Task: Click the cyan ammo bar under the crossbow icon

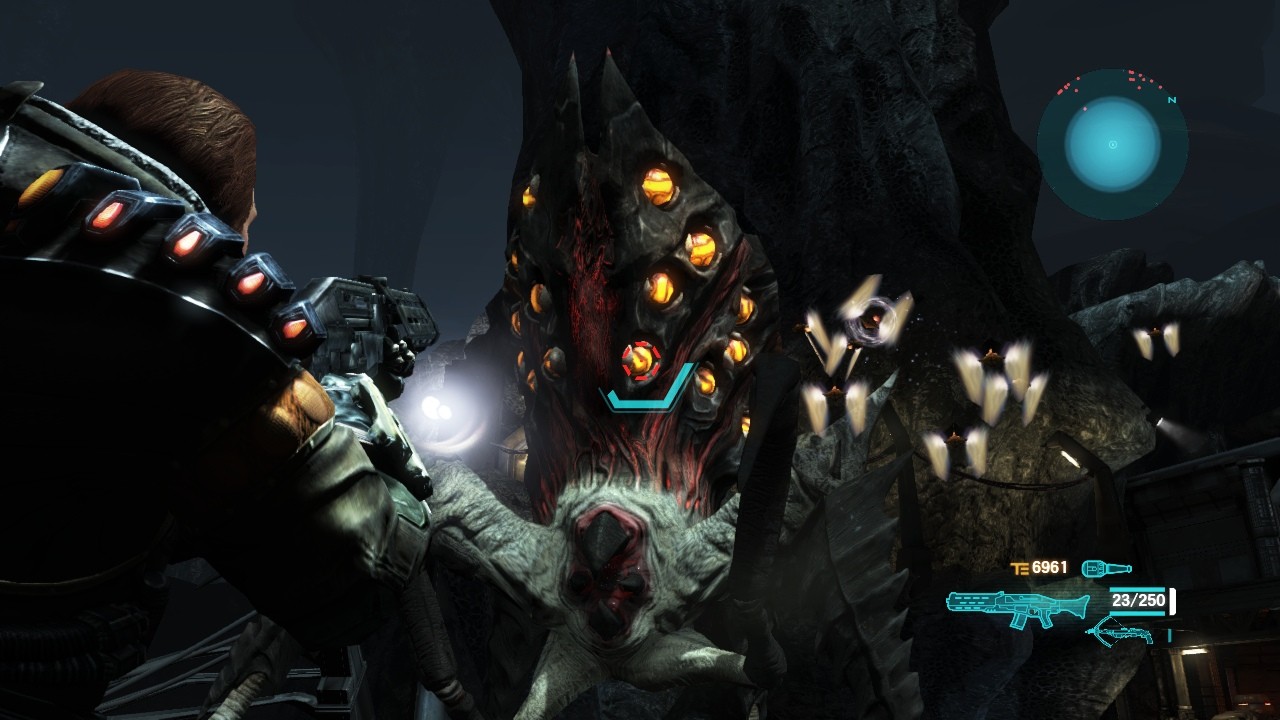Action: tap(1170, 635)
